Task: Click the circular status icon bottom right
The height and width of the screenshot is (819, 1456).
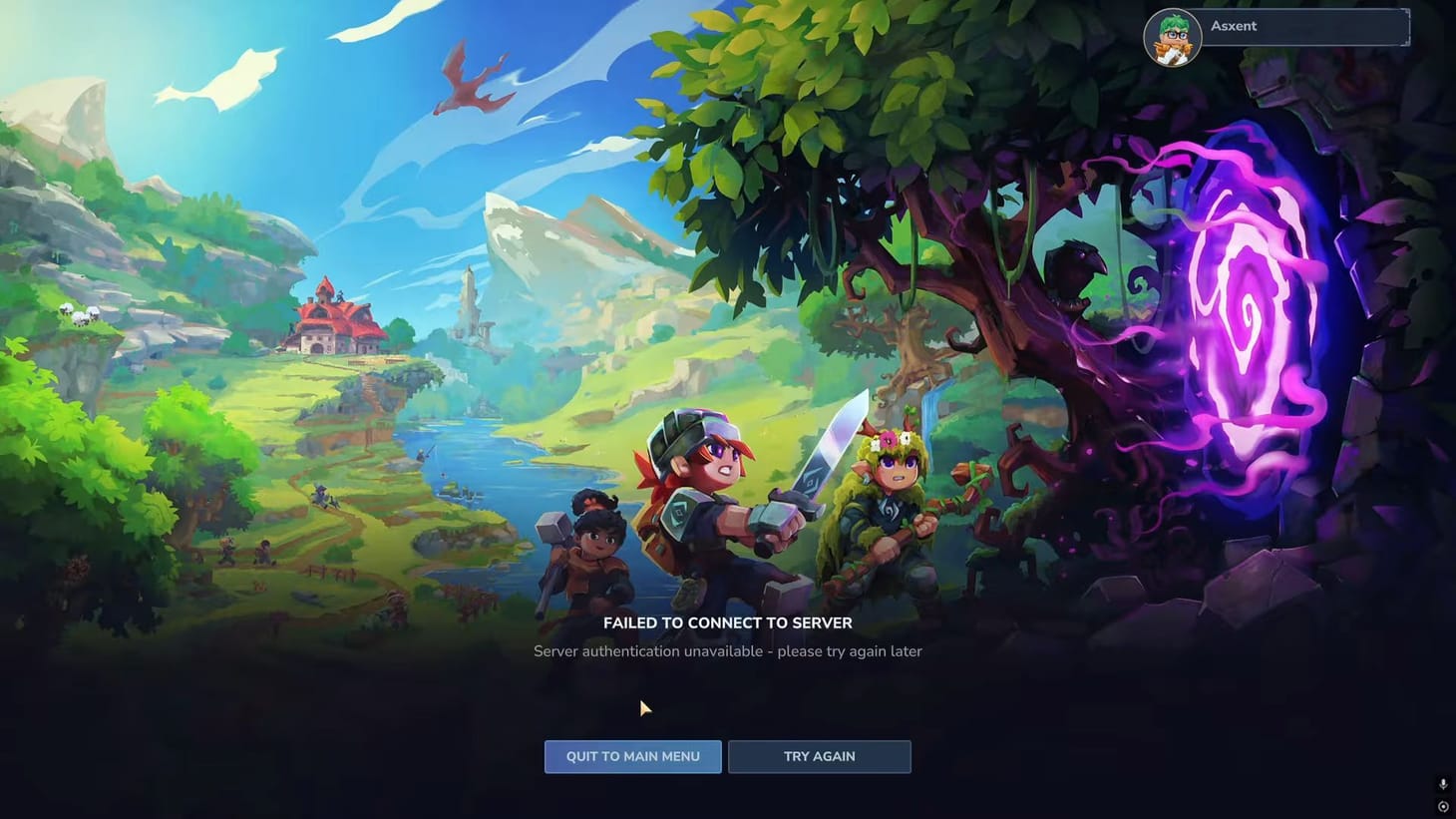Action: click(x=1443, y=806)
